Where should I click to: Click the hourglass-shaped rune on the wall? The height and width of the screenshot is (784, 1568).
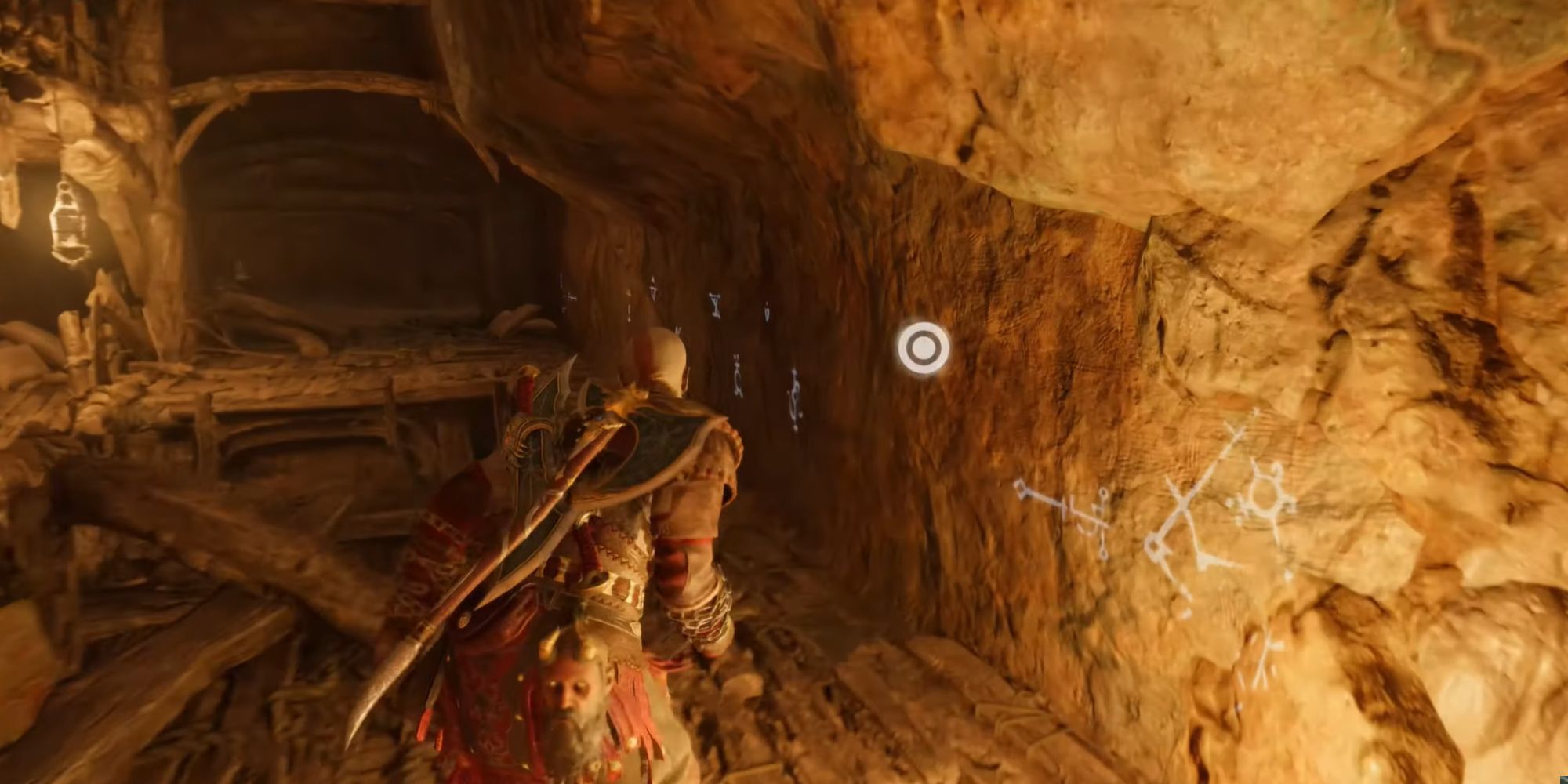715,304
